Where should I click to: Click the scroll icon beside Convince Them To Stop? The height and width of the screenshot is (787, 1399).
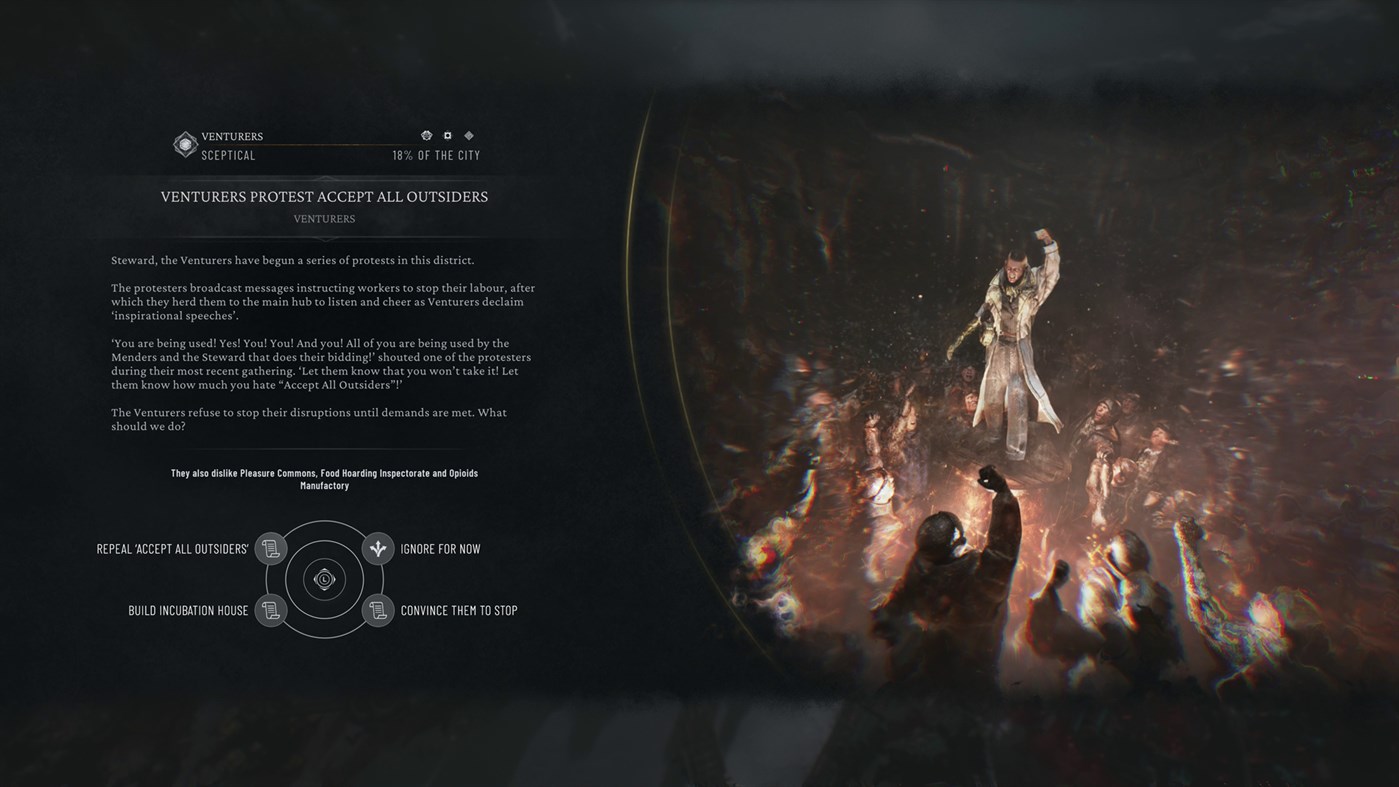(377, 610)
